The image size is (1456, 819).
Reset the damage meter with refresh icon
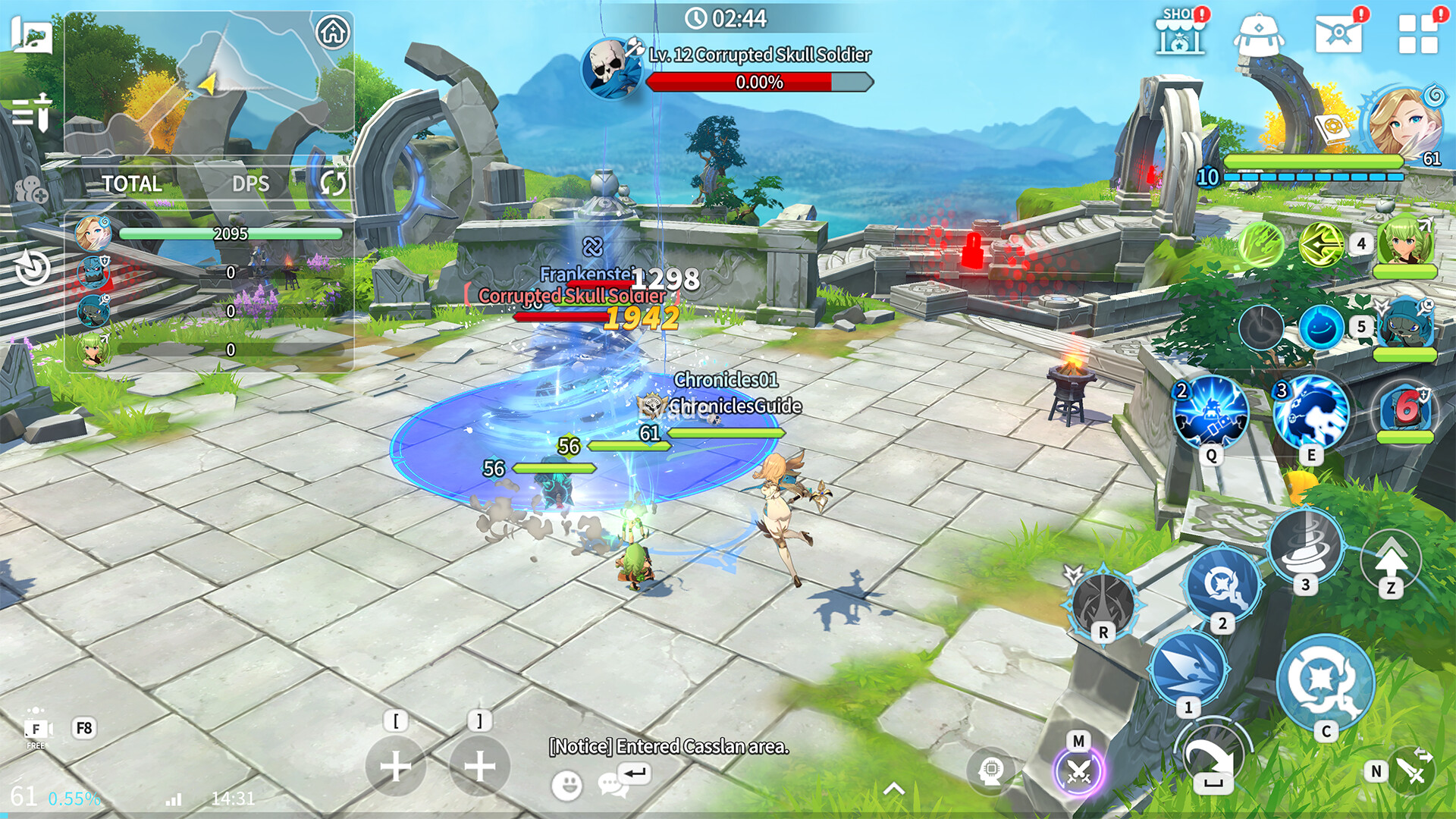pos(332,183)
